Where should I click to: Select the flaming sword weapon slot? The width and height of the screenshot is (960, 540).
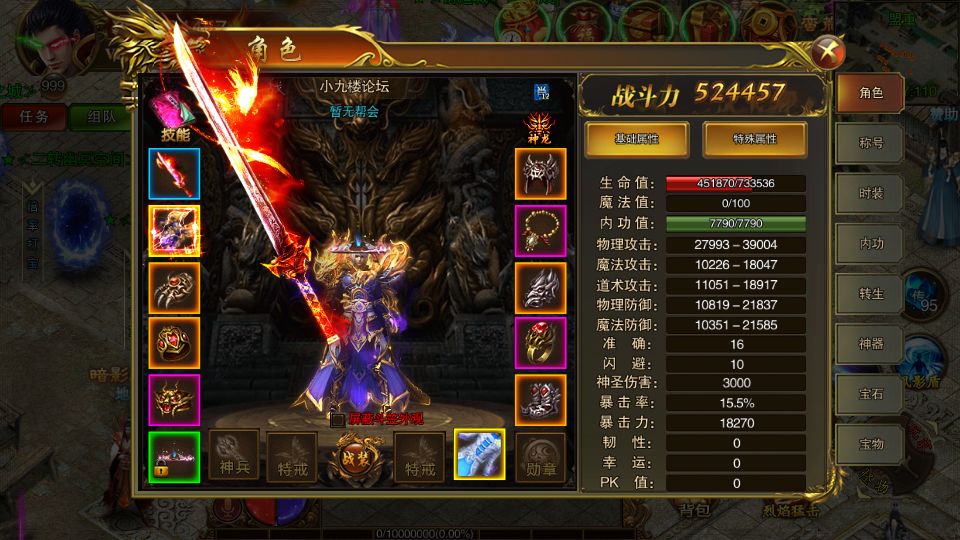point(174,174)
